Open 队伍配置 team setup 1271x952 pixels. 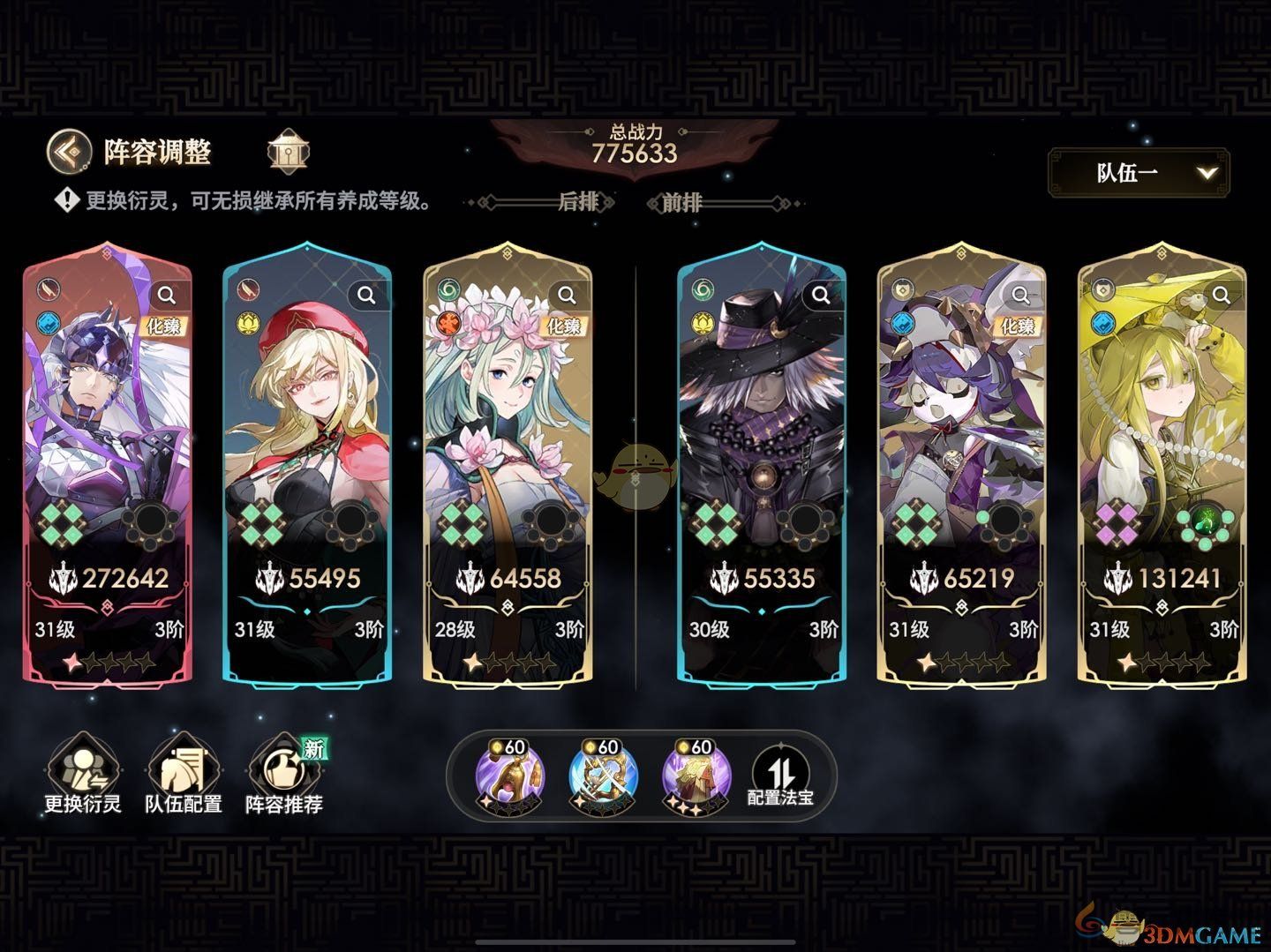tap(183, 775)
